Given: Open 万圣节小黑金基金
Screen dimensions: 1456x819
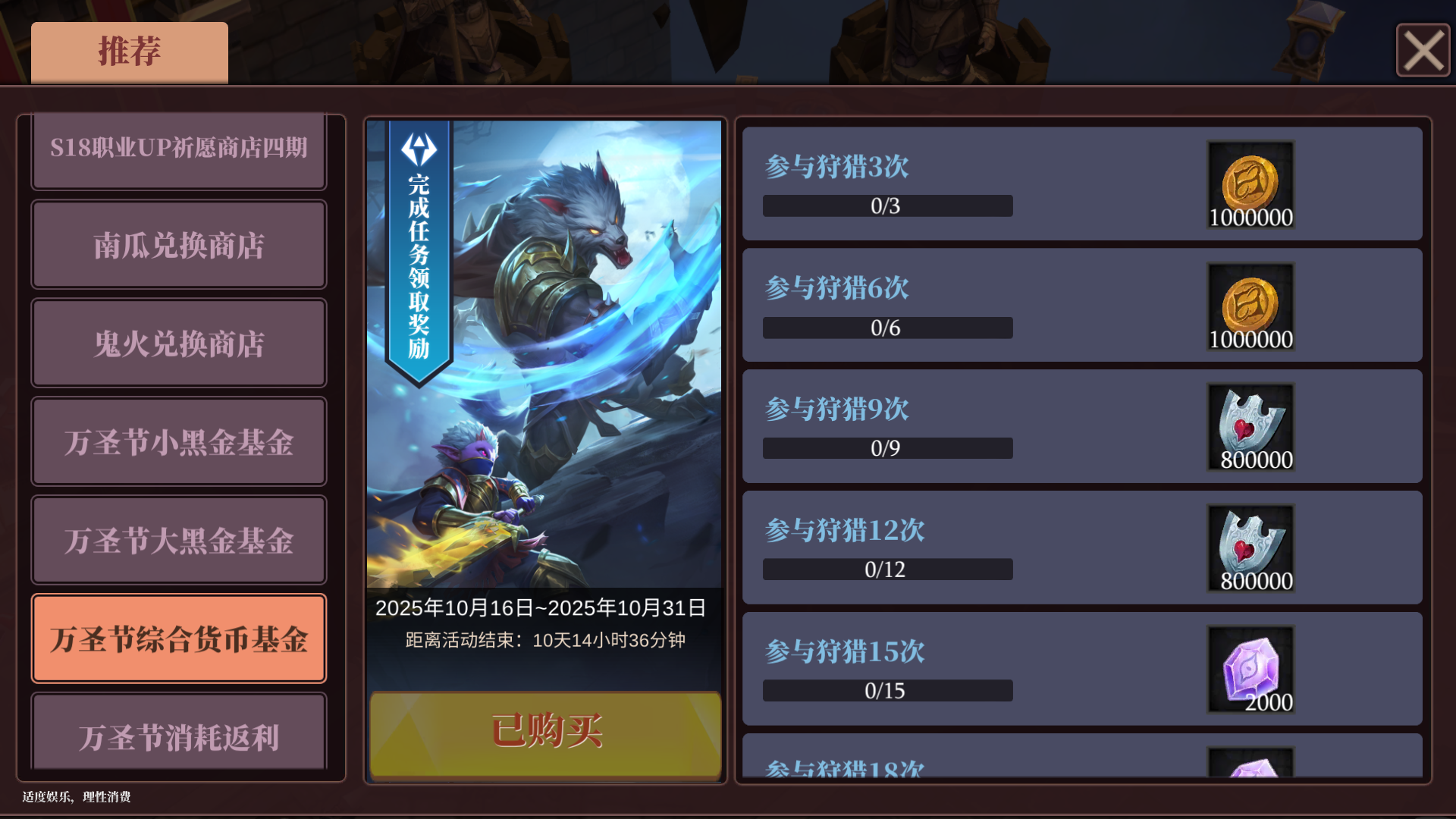Looking at the screenshot, I should [x=178, y=442].
